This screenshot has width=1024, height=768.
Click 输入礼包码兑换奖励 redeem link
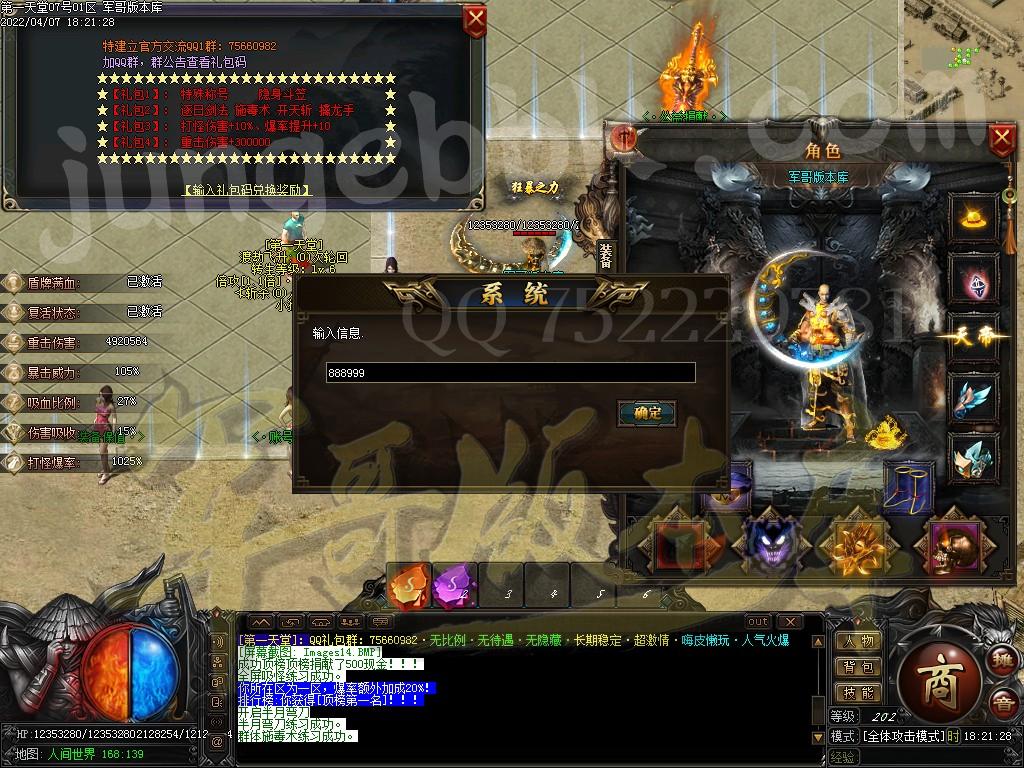[246, 190]
